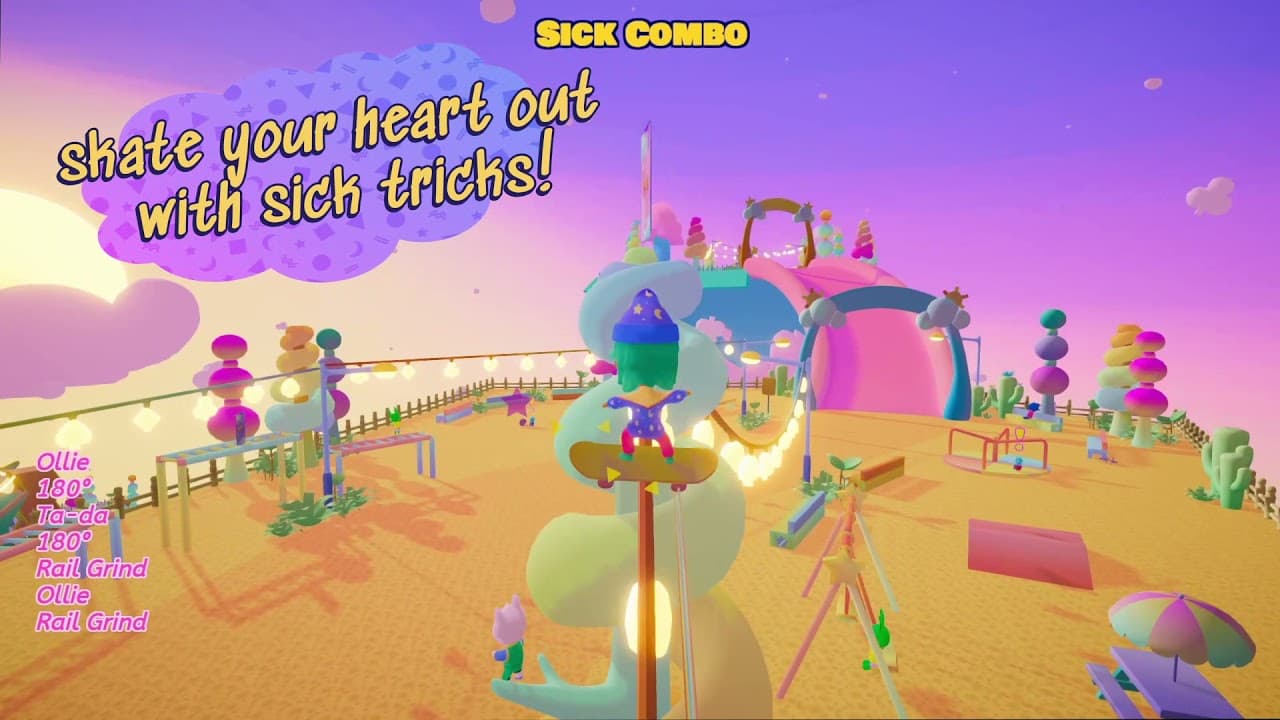Expand the trick combo list on the left
Screen dimensions: 1280x720
coord(85,540)
